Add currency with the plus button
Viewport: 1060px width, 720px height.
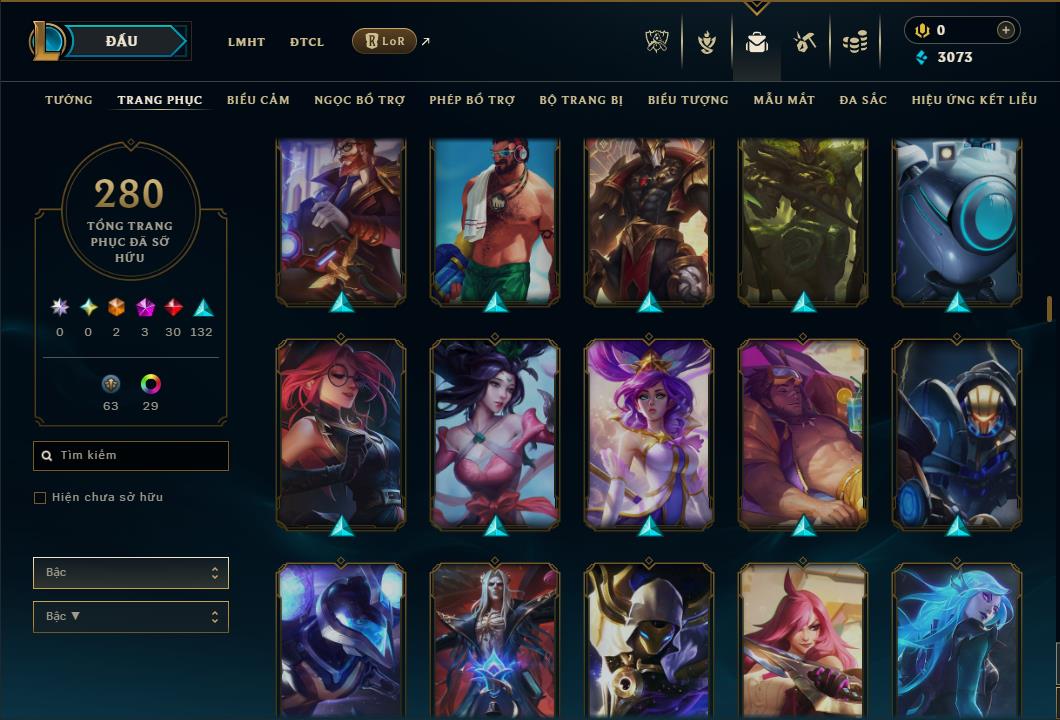[1005, 31]
